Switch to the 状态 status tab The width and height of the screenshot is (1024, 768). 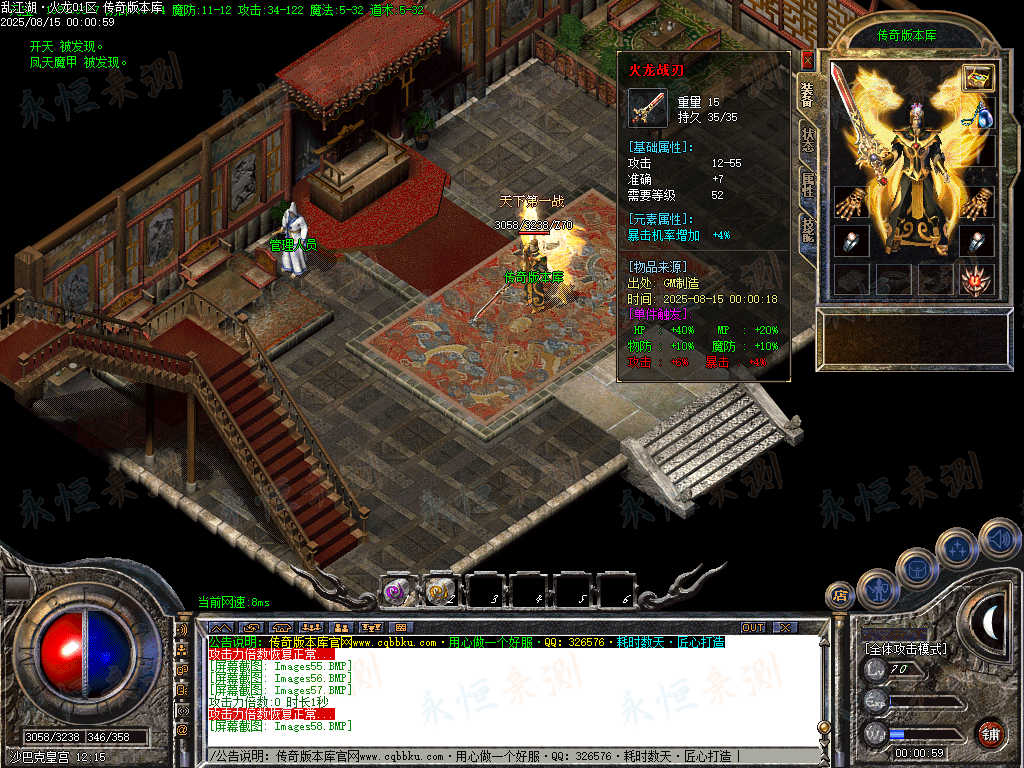coord(808,140)
